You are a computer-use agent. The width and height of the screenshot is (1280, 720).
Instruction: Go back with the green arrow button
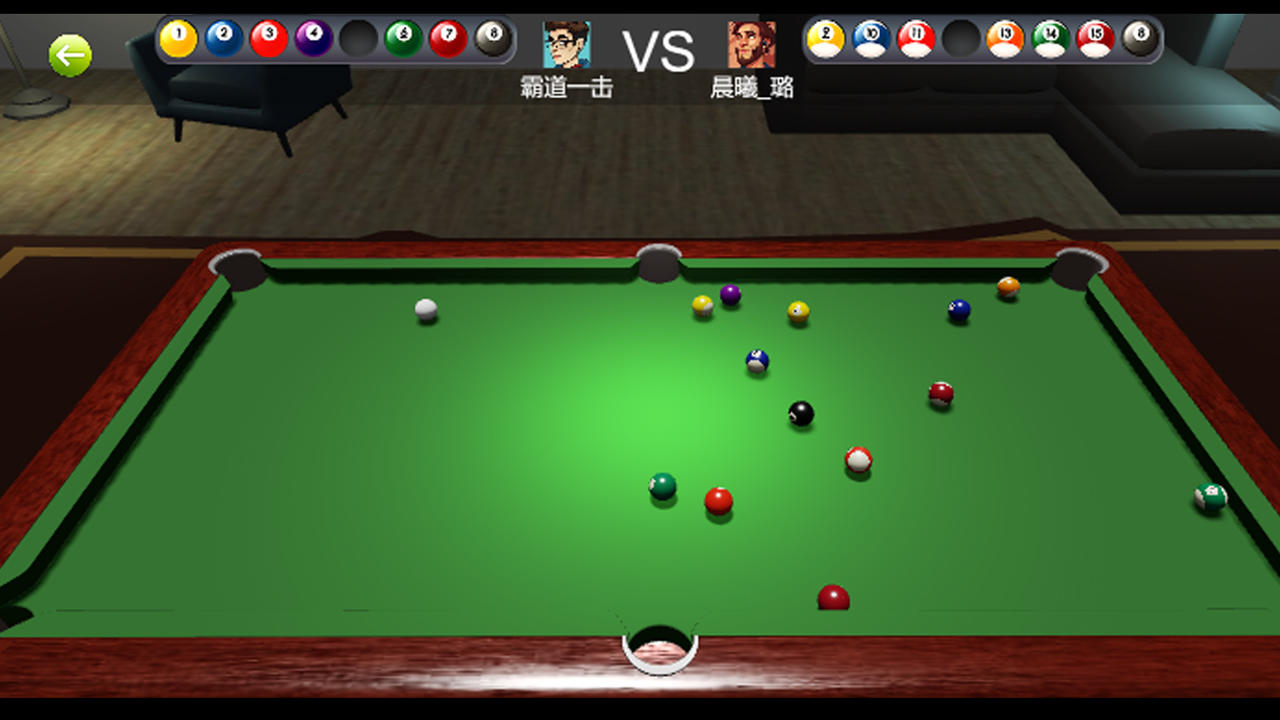pos(70,56)
